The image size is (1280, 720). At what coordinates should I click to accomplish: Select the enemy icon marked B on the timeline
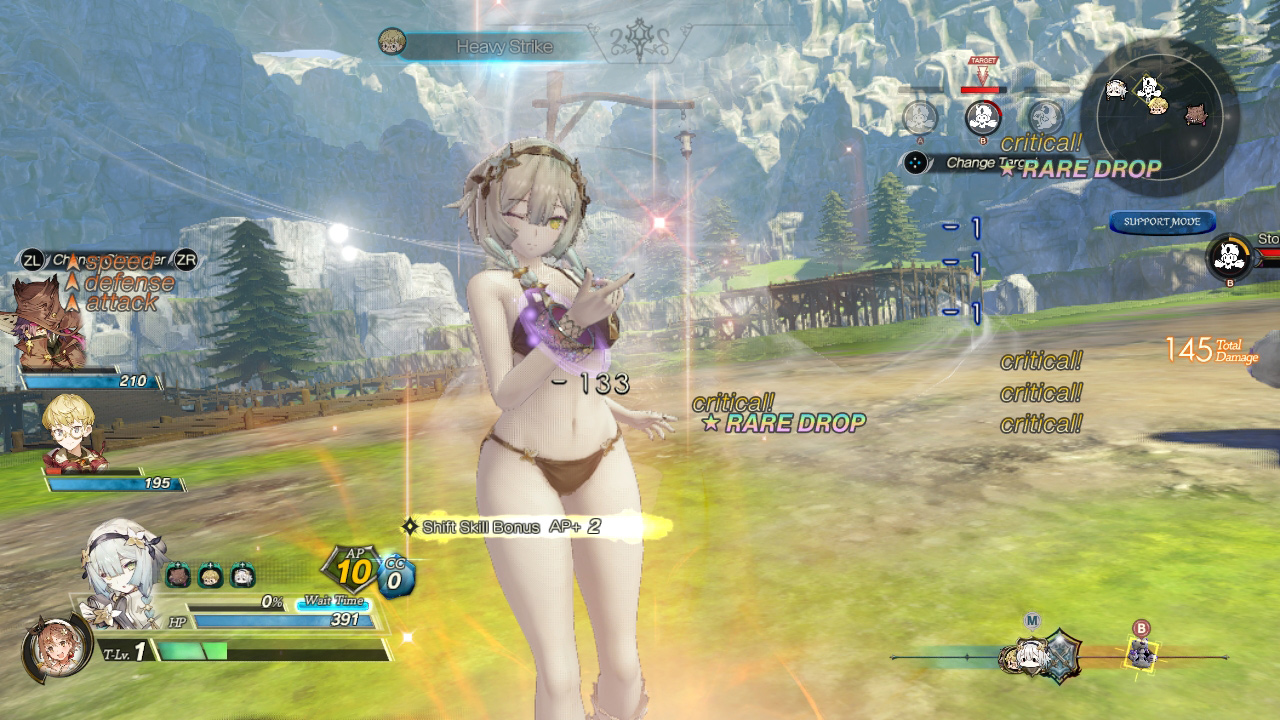coord(1140,652)
